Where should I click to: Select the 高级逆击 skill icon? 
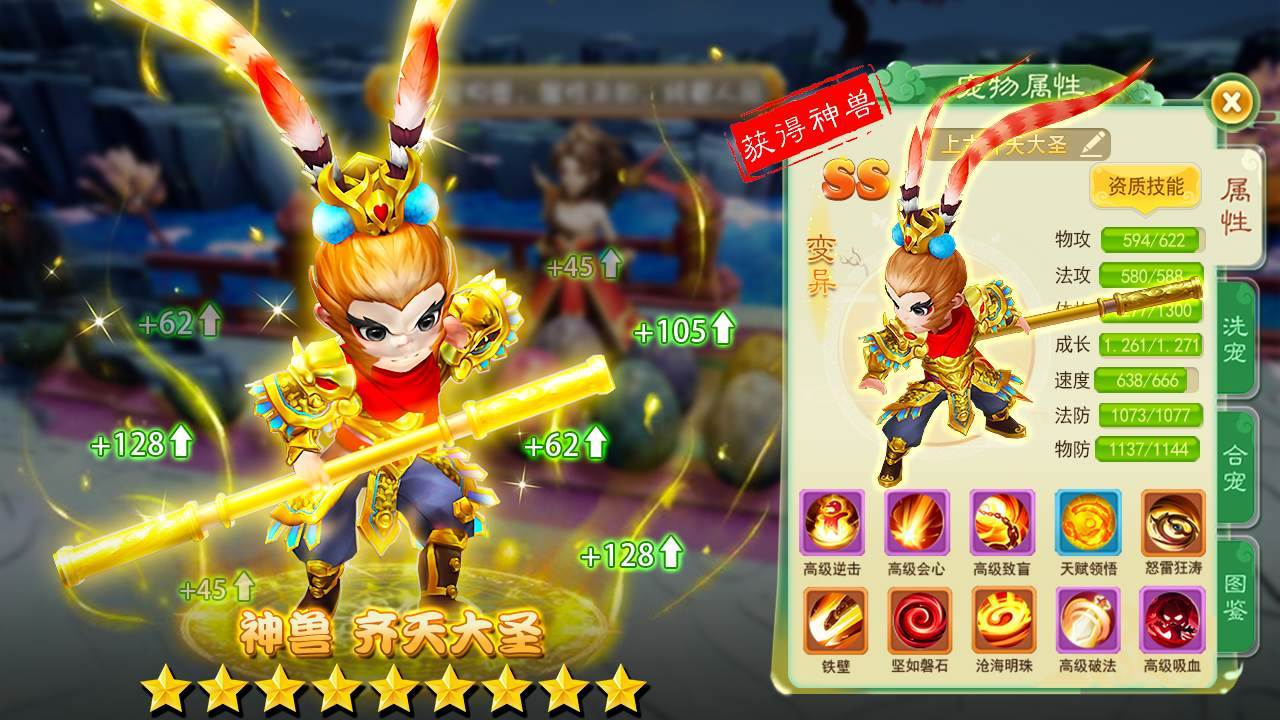[x=832, y=523]
